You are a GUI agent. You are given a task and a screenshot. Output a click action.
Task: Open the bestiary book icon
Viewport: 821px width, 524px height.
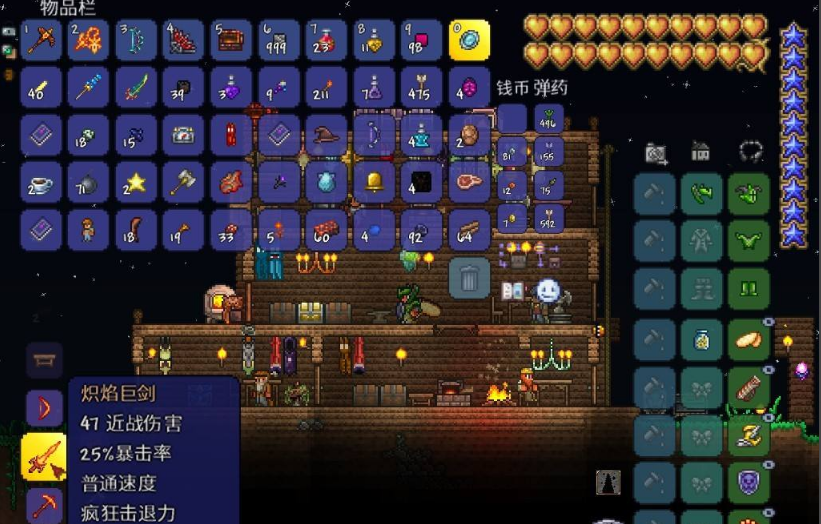513,291
